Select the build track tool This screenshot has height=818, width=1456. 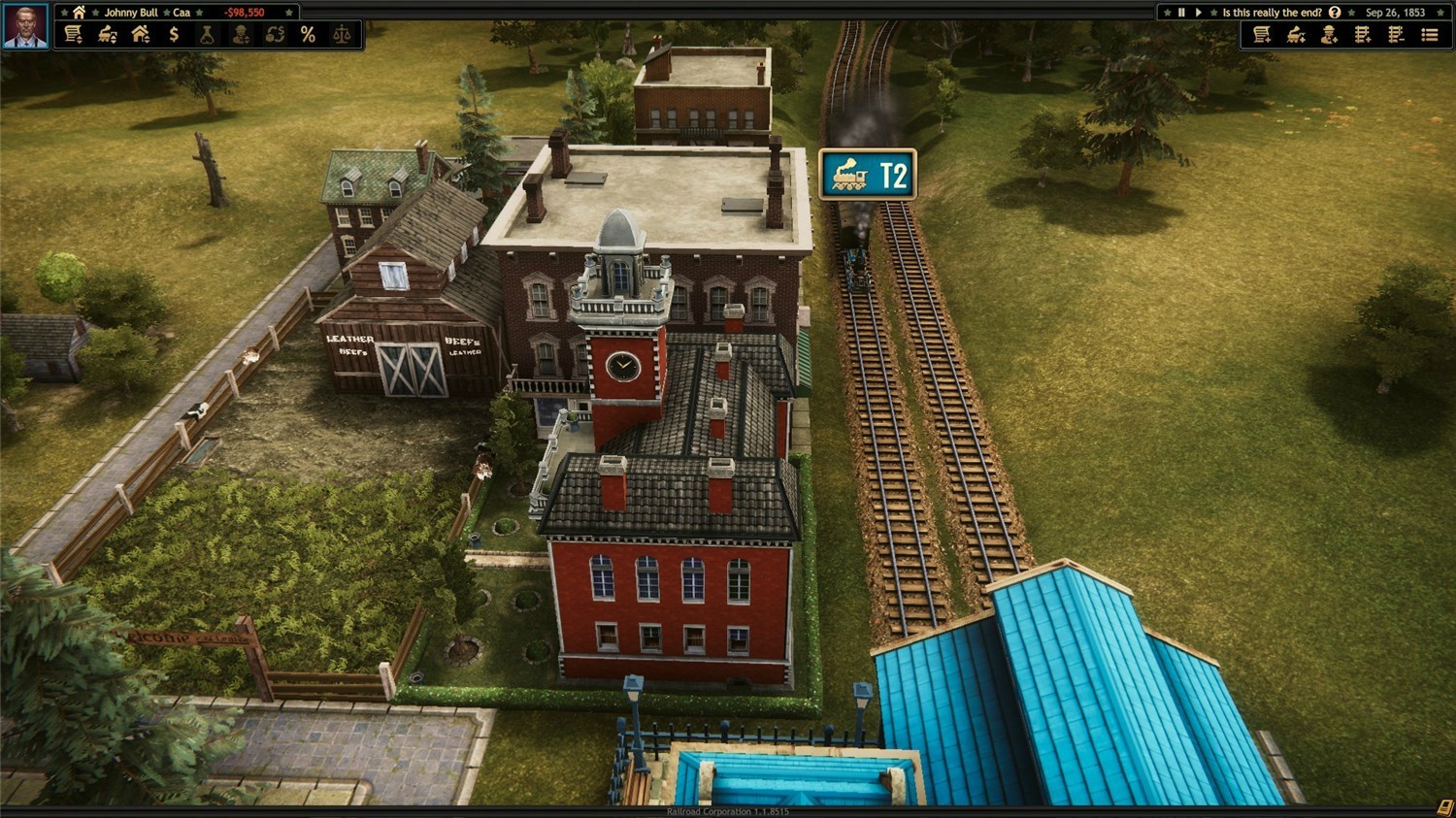1362,35
